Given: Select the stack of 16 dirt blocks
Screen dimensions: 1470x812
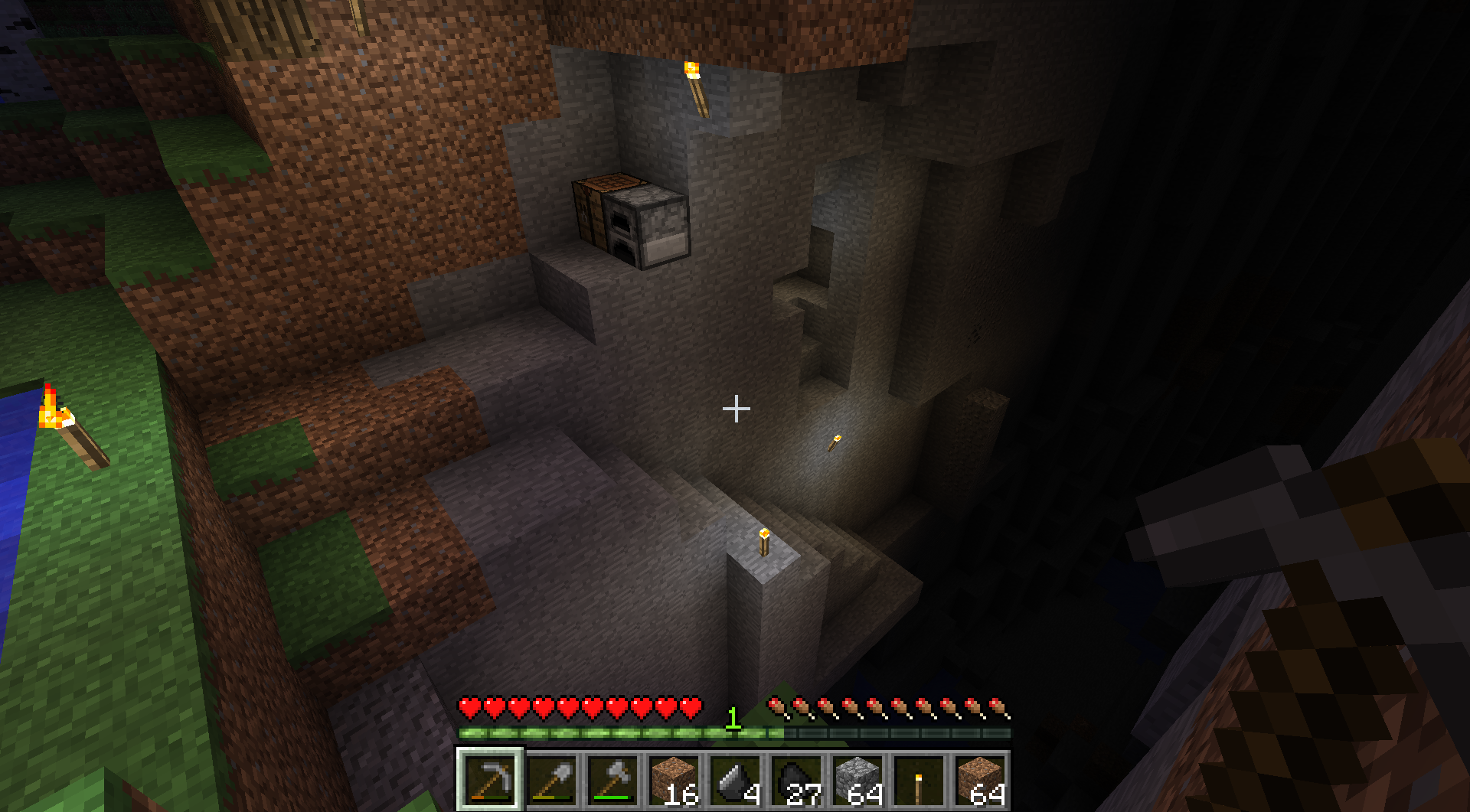Looking at the screenshot, I should 674,780.
